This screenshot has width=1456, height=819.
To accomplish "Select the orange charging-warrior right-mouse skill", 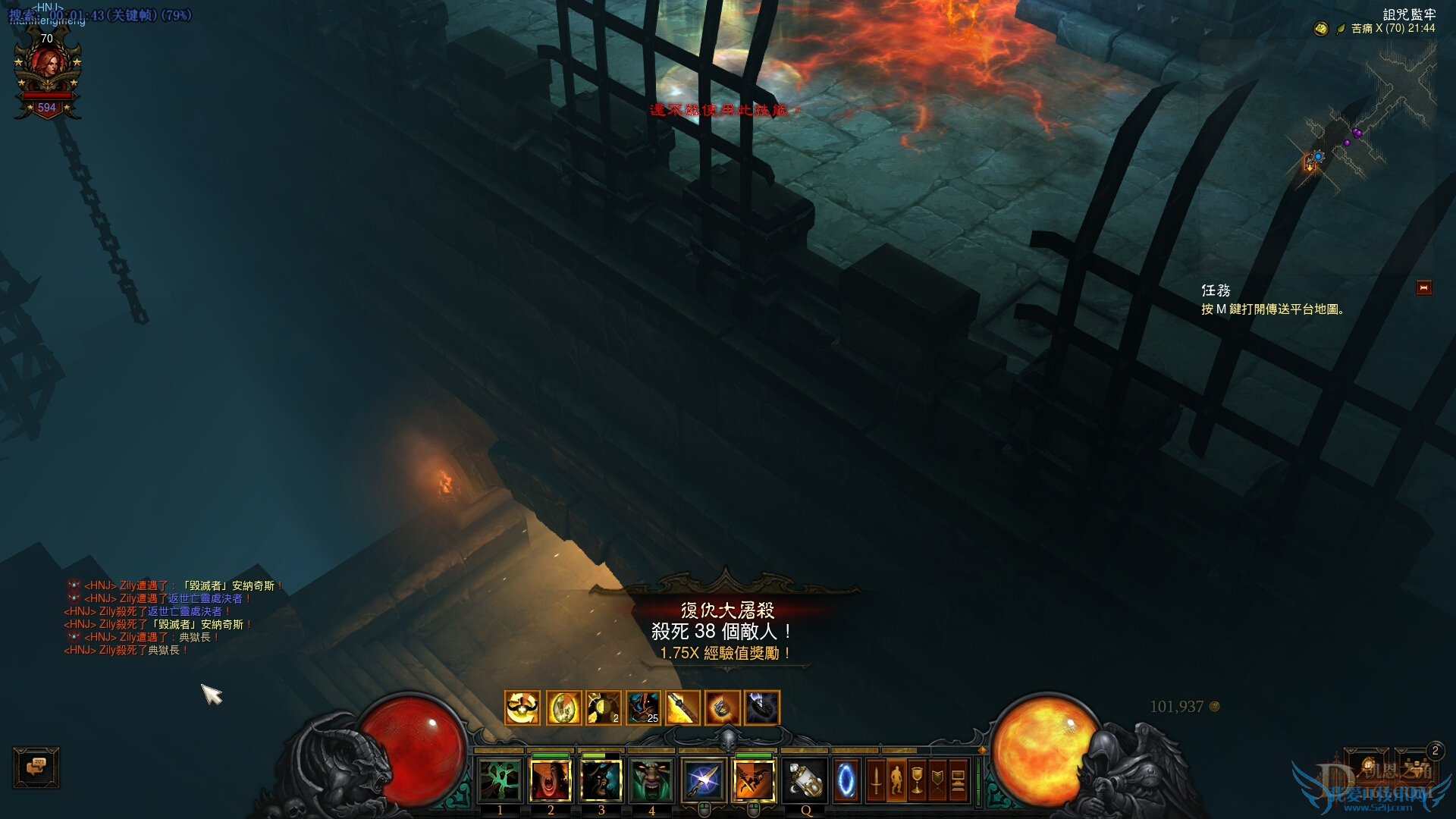I will [754, 780].
